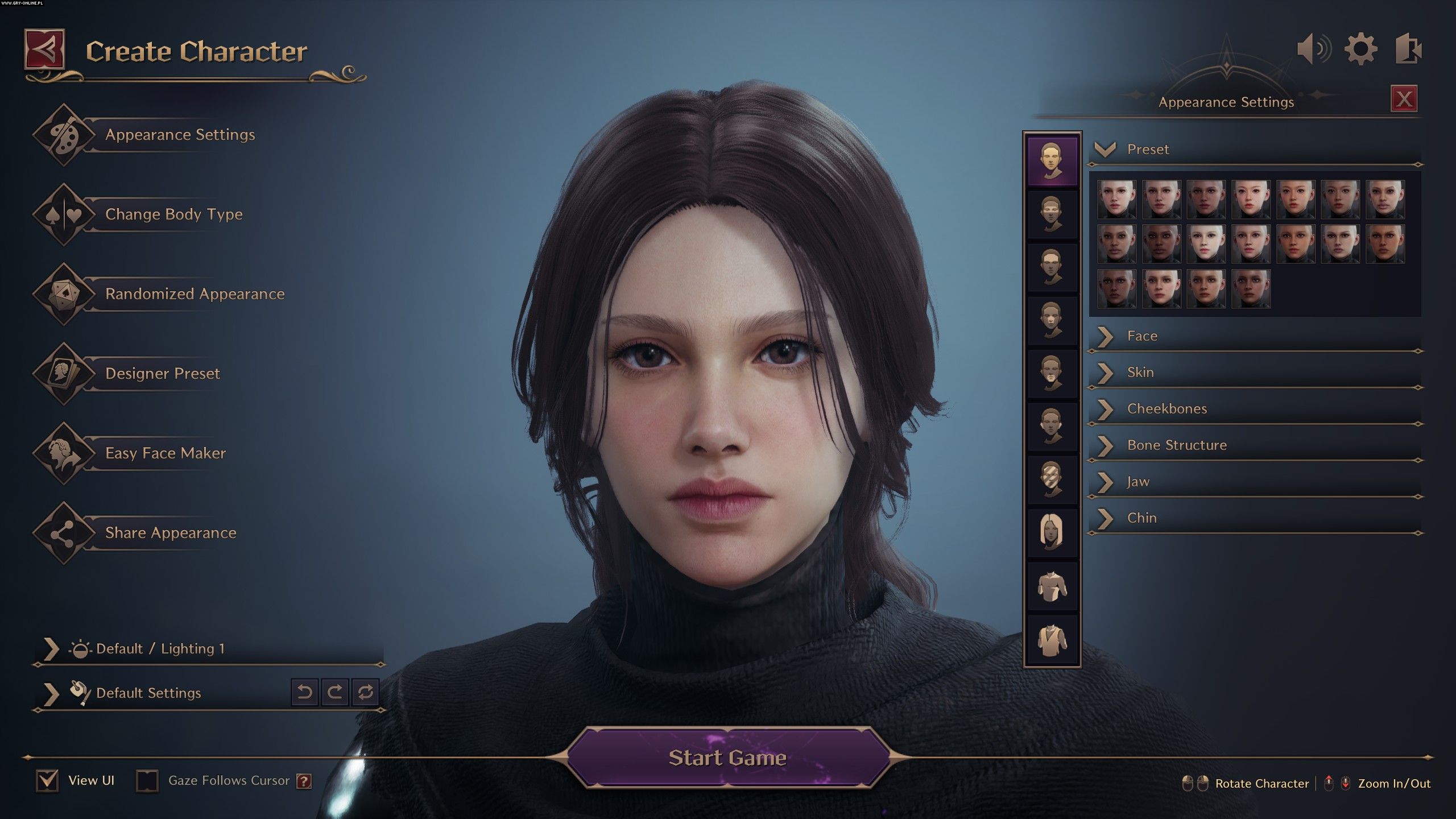The width and height of the screenshot is (1456, 819).
Task: Toggle the View UI checkbox
Action: [x=47, y=781]
